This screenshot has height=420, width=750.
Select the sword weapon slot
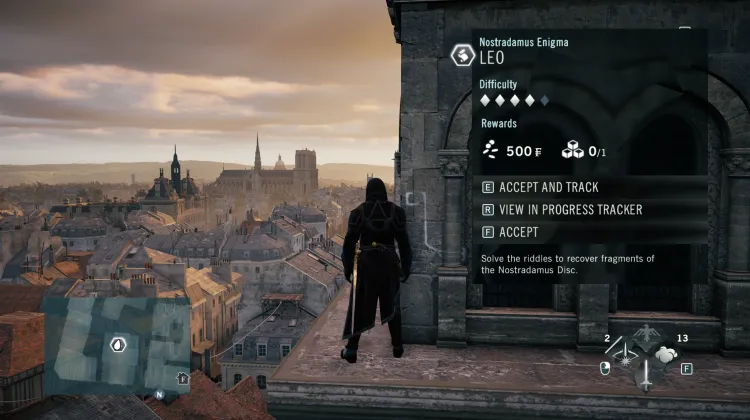point(645,377)
